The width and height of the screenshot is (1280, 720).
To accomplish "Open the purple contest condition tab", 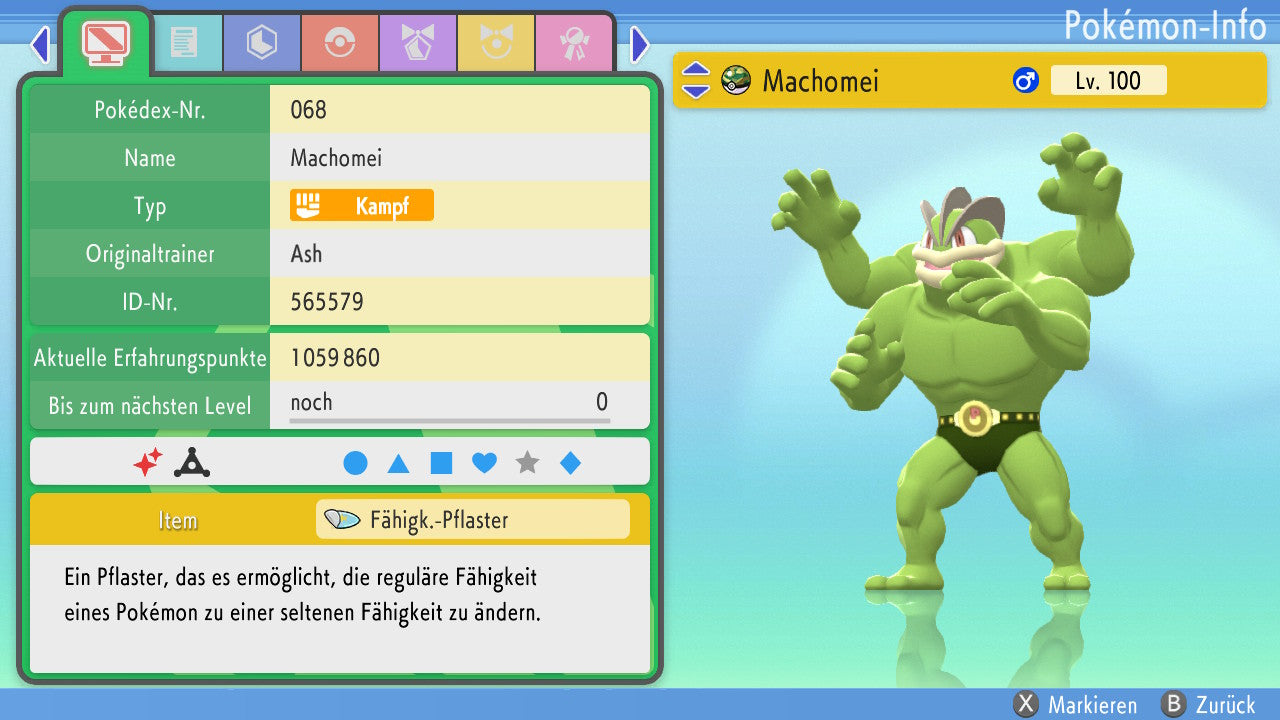I will pos(418,43).
